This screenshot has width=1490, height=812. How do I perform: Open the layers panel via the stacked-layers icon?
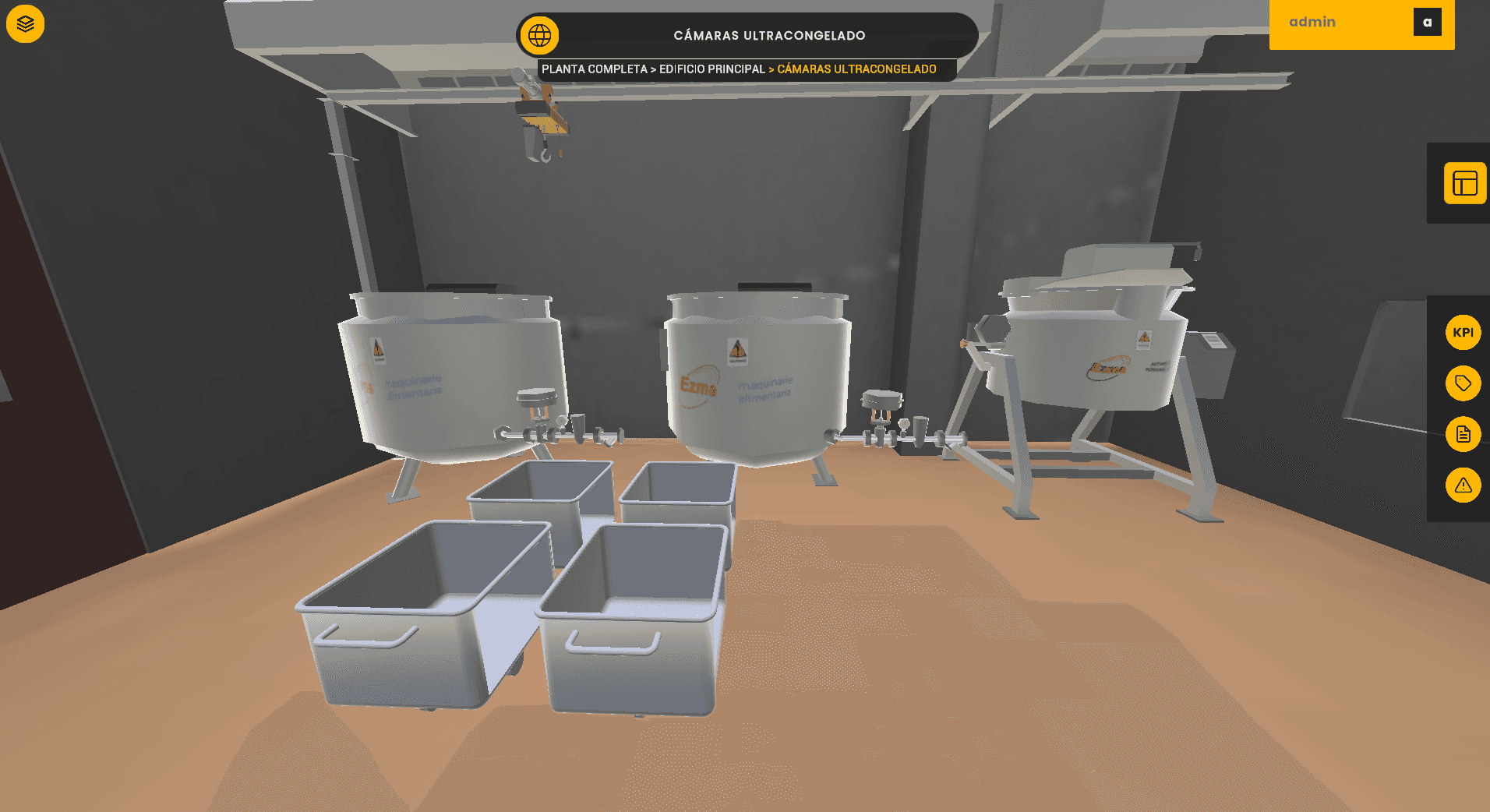pyautogui.click(x=24, y=23)
